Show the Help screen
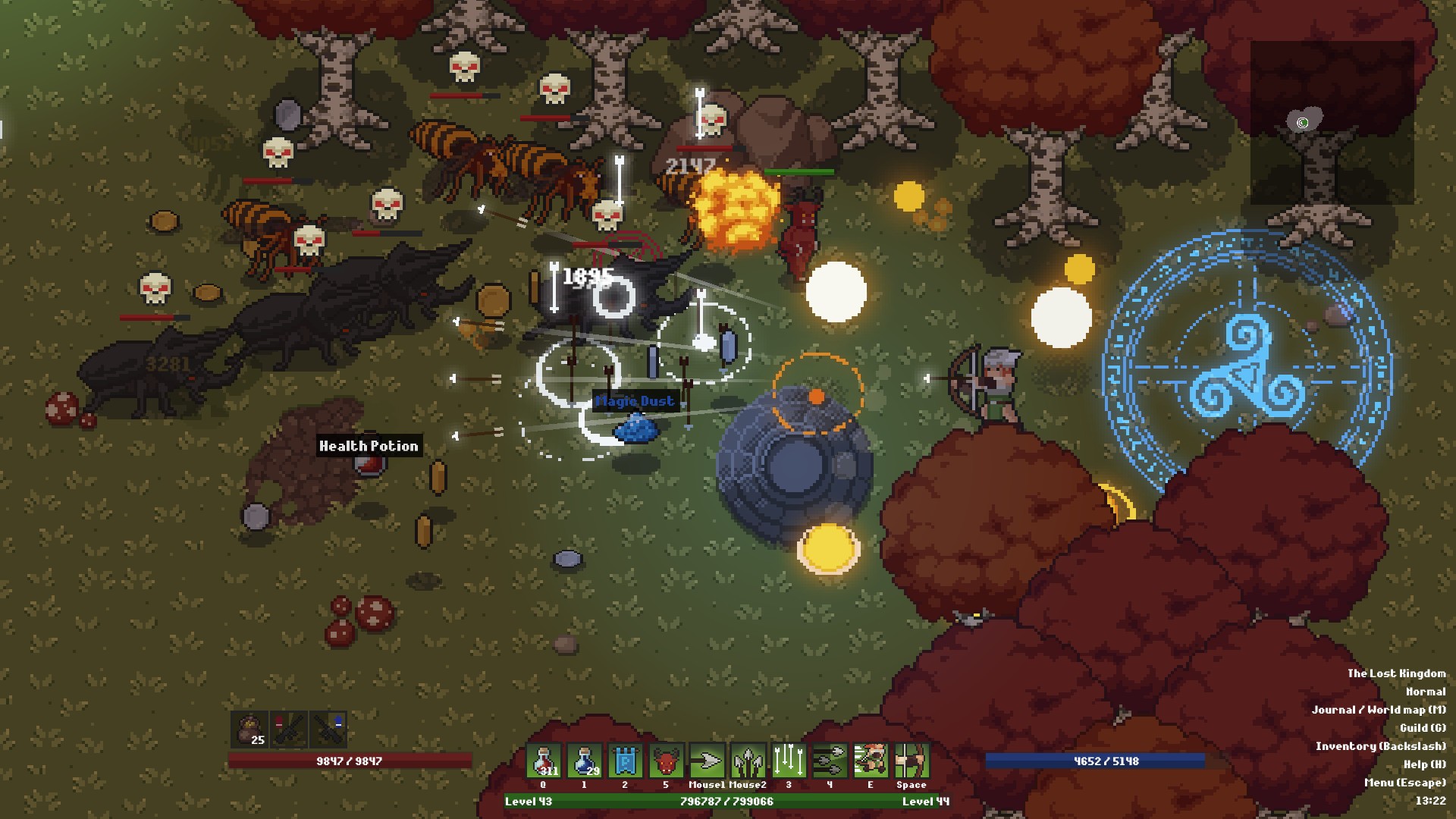1456x819 pixels. click(x=1424, y=764)
